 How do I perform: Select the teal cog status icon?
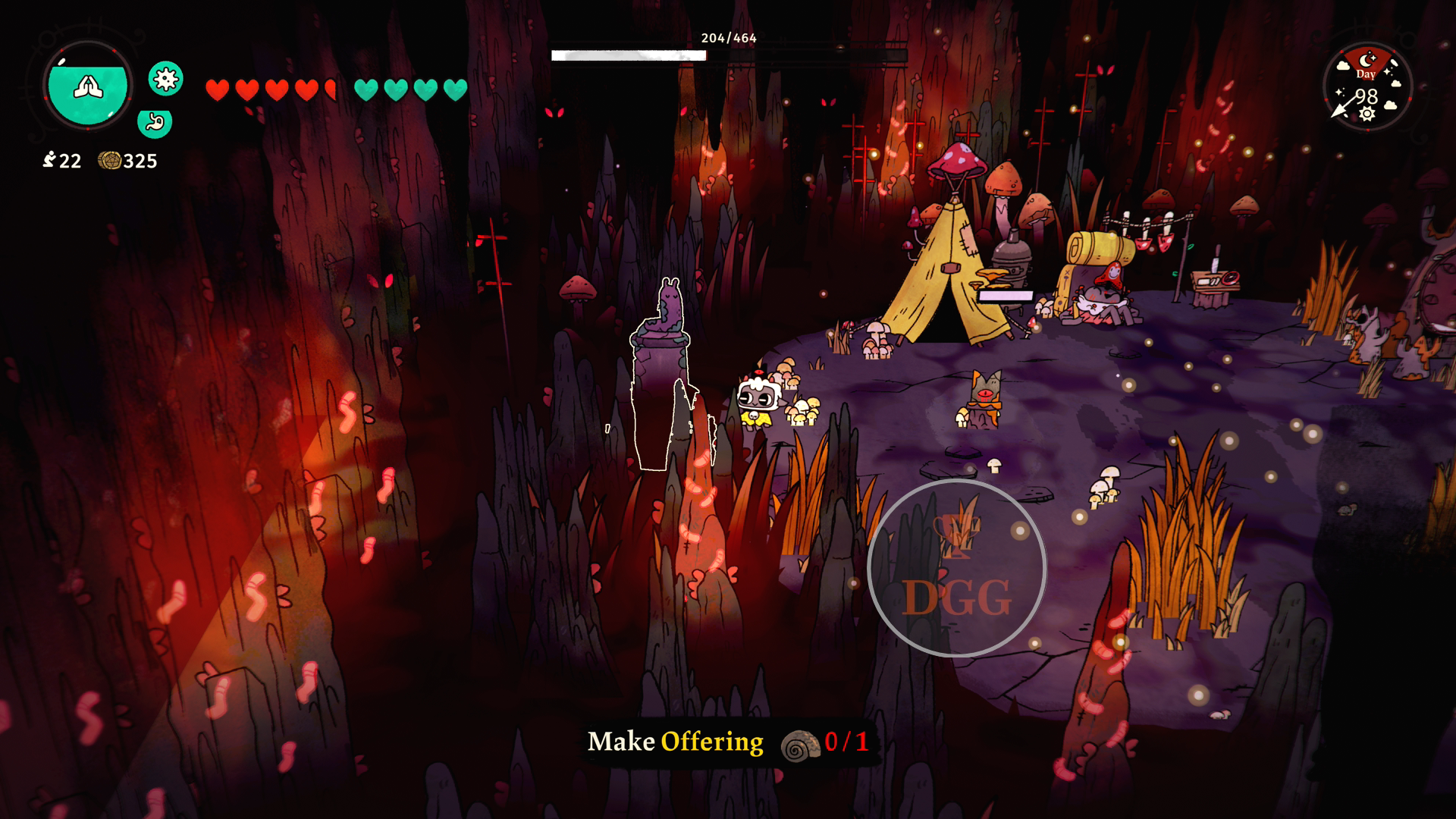click(165, 78)
